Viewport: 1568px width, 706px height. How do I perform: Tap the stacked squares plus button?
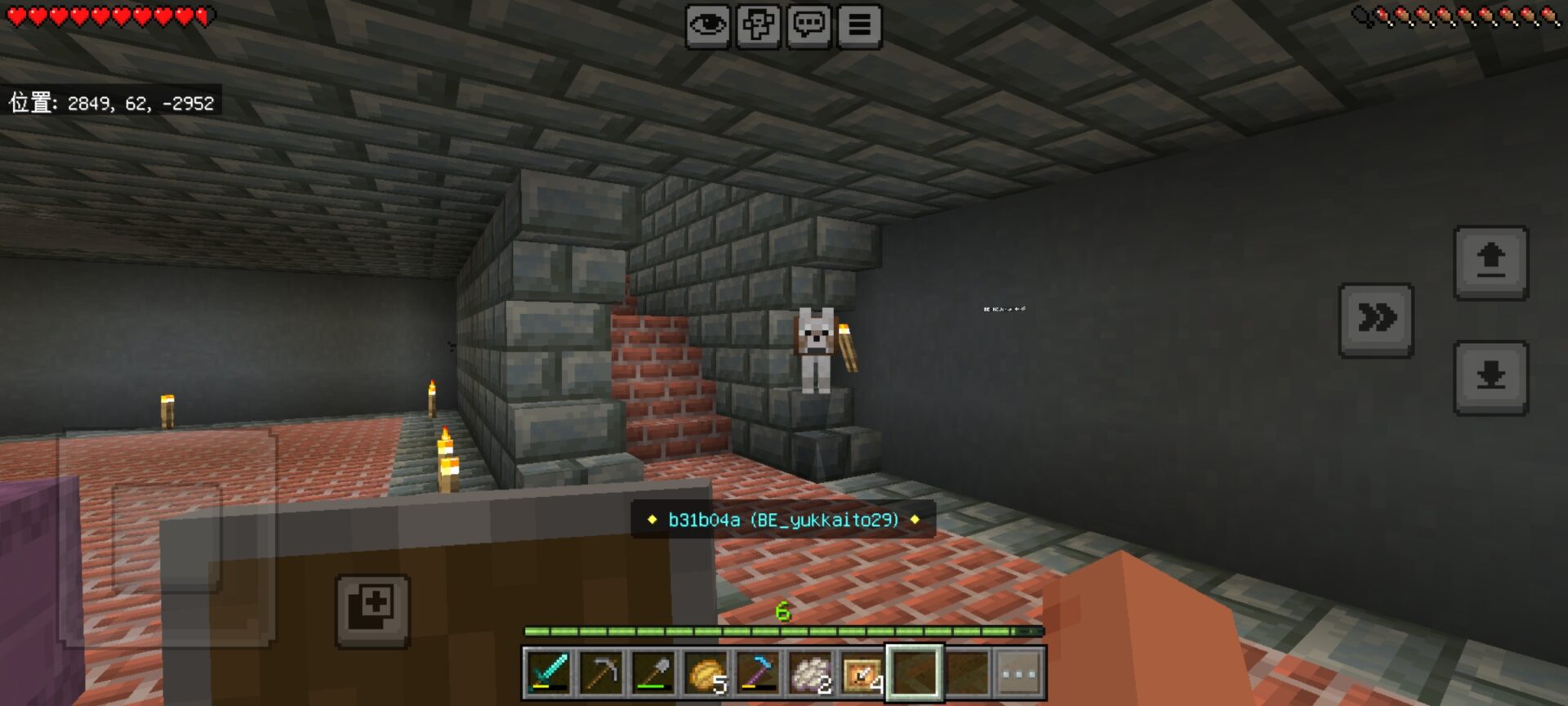click(372, 611)
